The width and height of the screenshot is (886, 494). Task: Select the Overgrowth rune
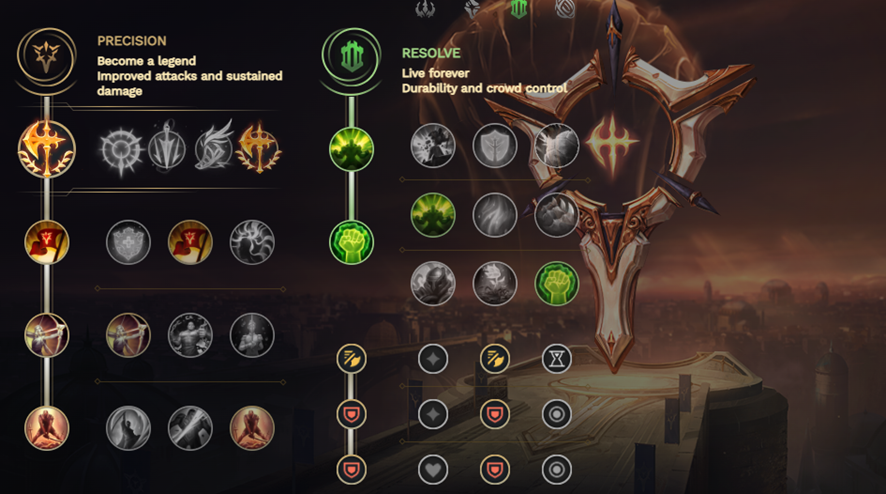[x=433, y=283]
